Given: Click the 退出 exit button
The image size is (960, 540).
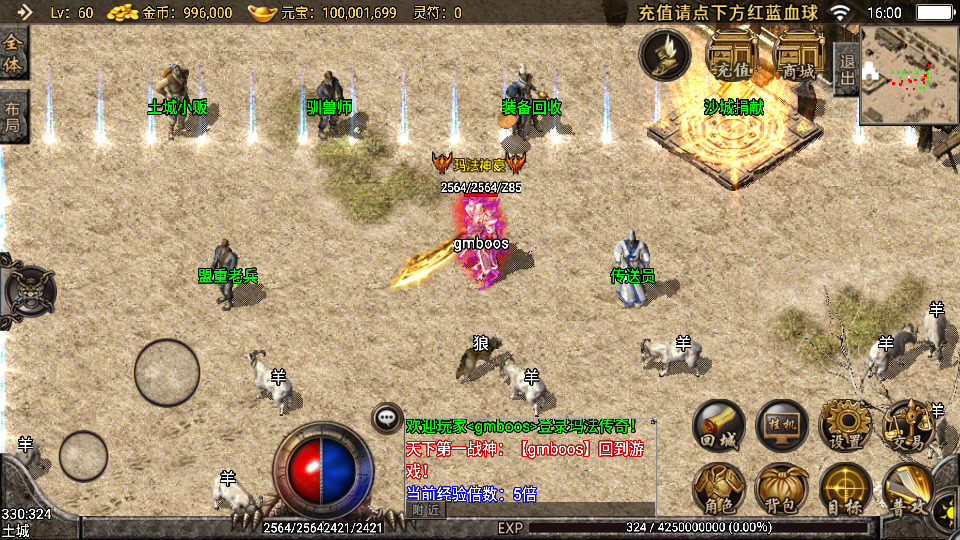Looking at the screenshot, I should tap(846, 69).
